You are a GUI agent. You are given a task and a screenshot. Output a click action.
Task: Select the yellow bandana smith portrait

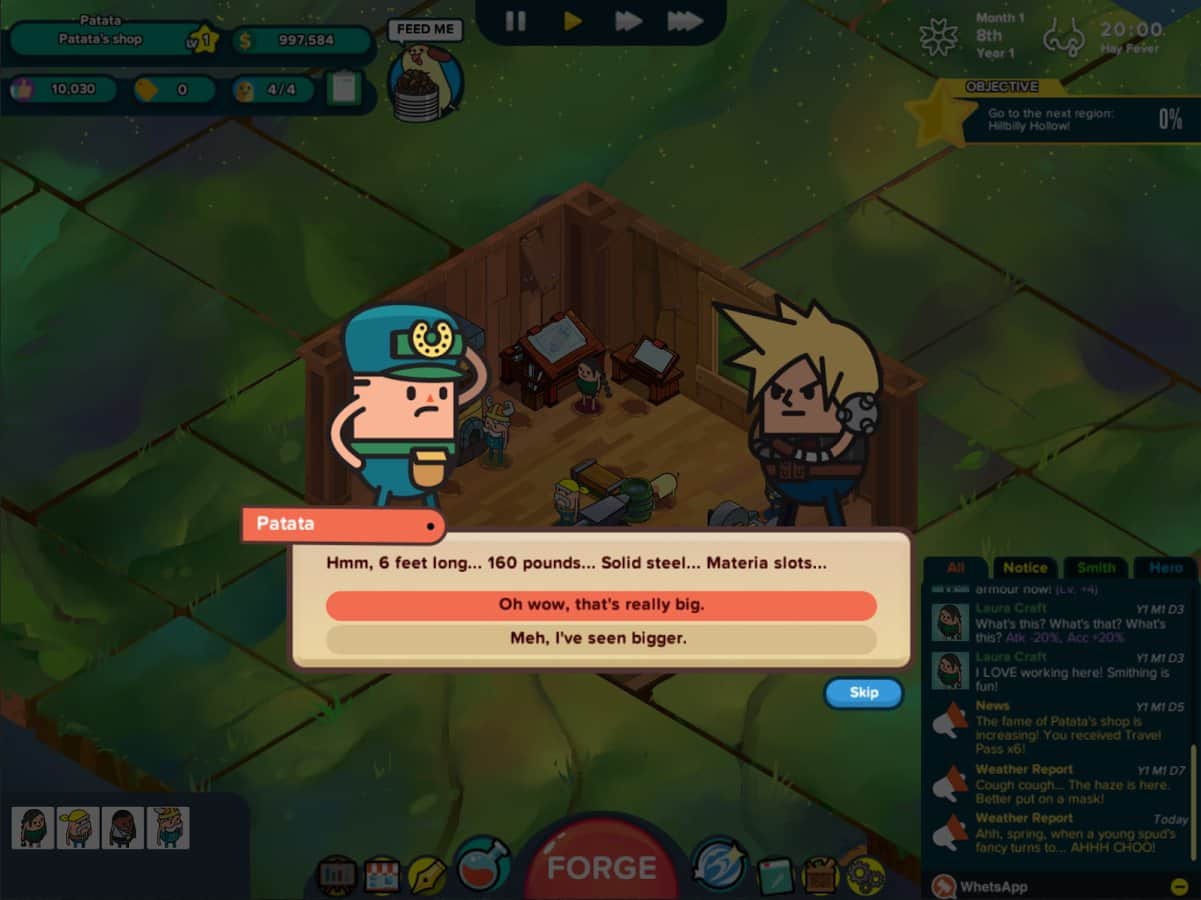[x=78, y=828]
